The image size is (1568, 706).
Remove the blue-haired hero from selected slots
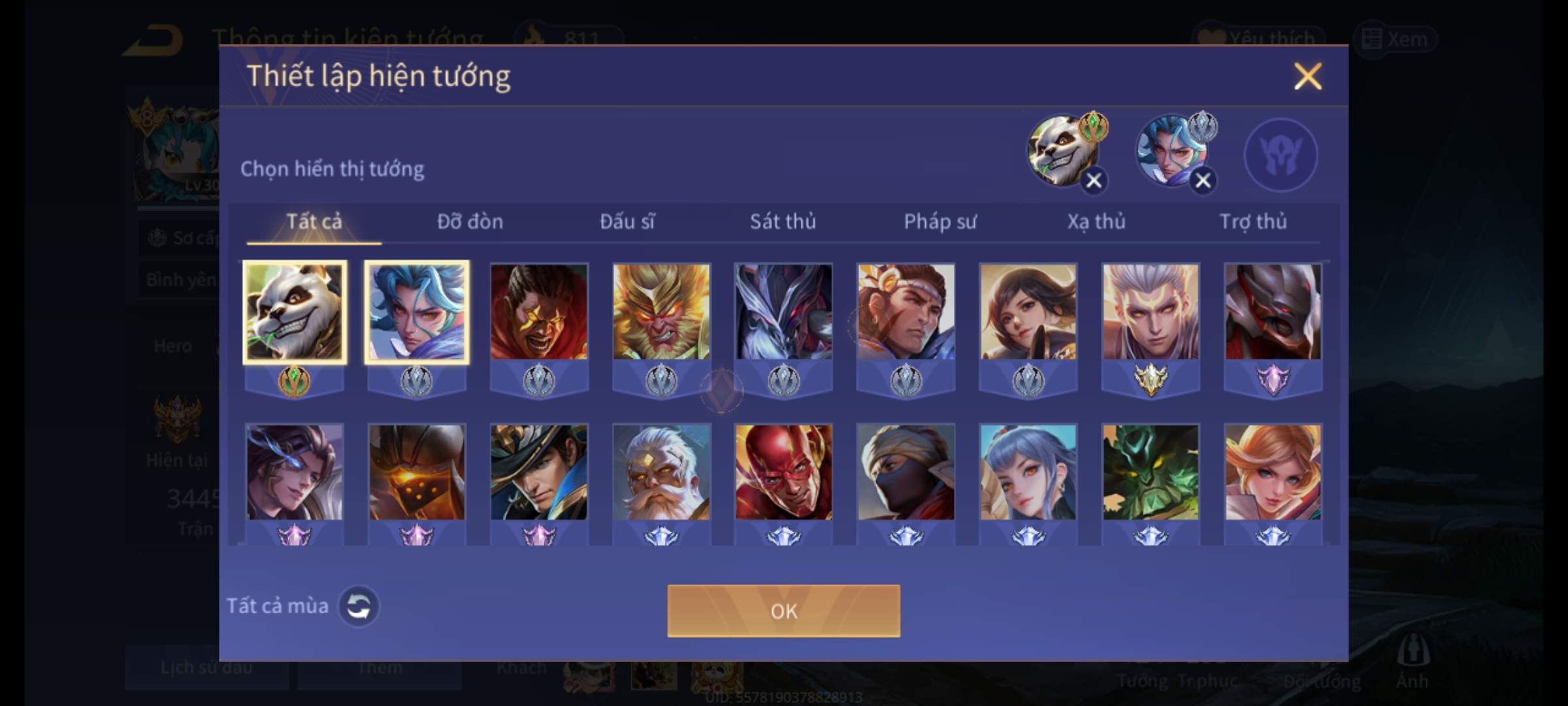(x=1203, y=180)
